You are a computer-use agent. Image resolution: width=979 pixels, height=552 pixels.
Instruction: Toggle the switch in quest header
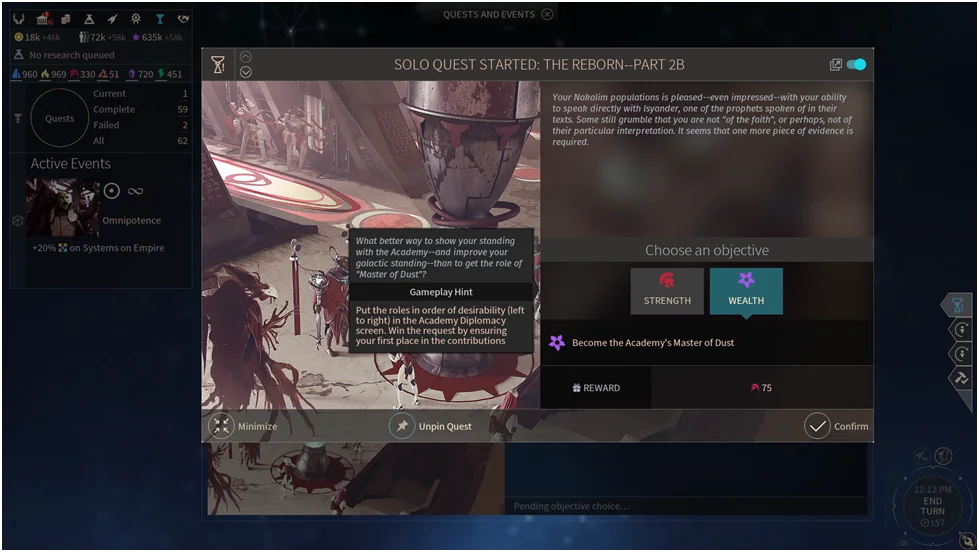856,65
